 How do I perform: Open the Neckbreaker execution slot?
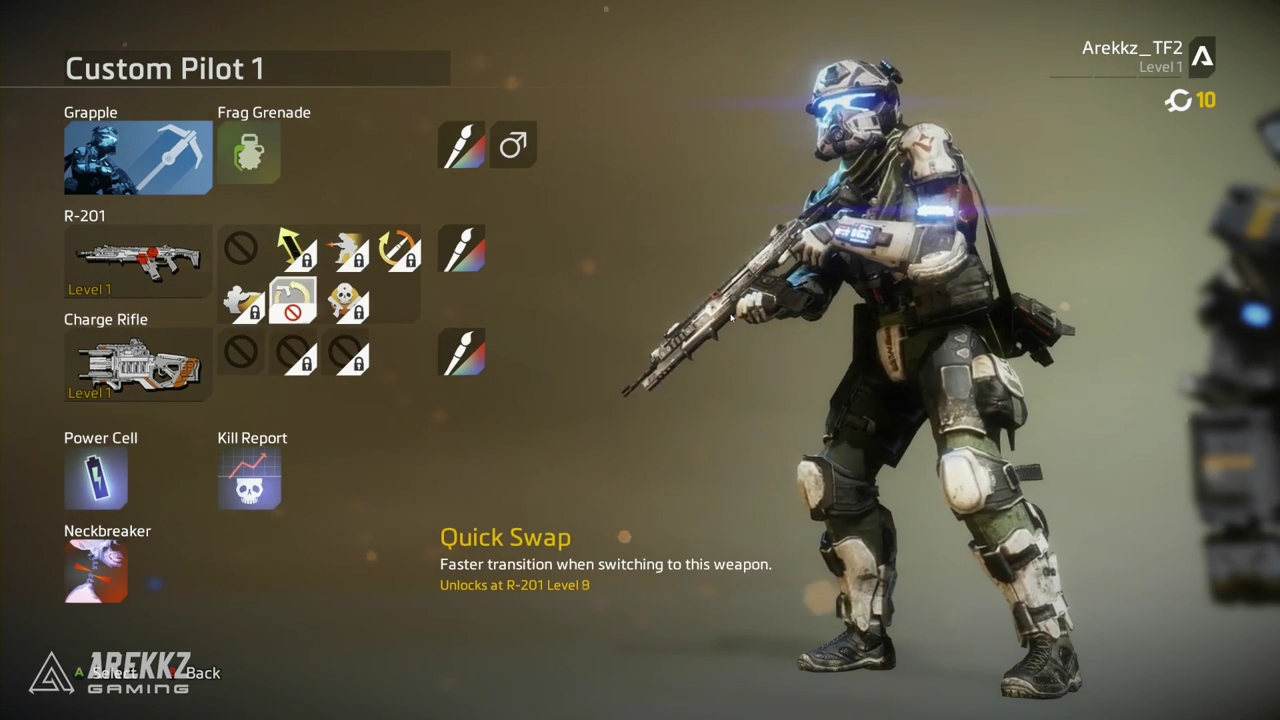(96, 571)
